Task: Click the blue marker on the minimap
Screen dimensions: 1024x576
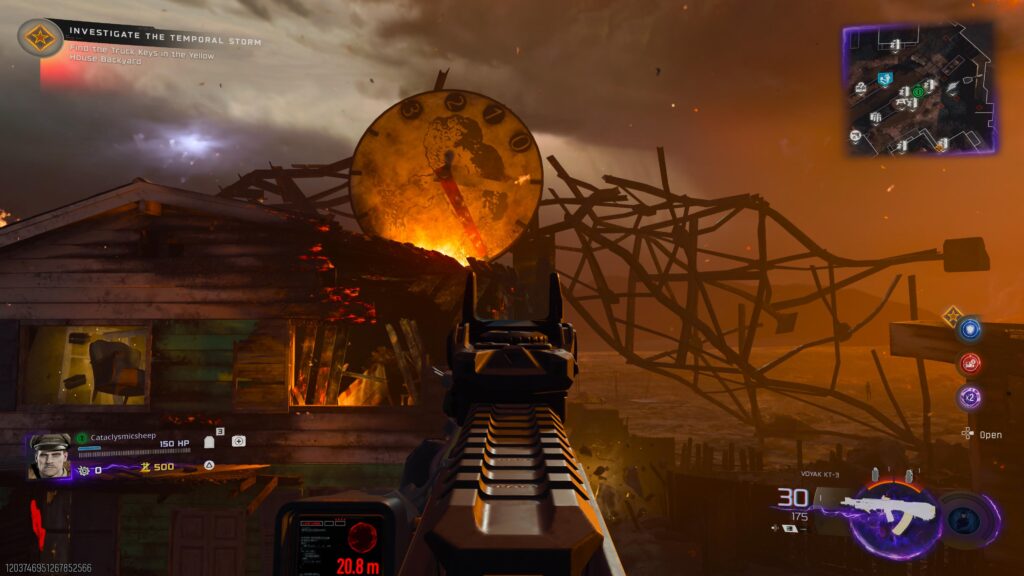Action: tap(884, 78)
